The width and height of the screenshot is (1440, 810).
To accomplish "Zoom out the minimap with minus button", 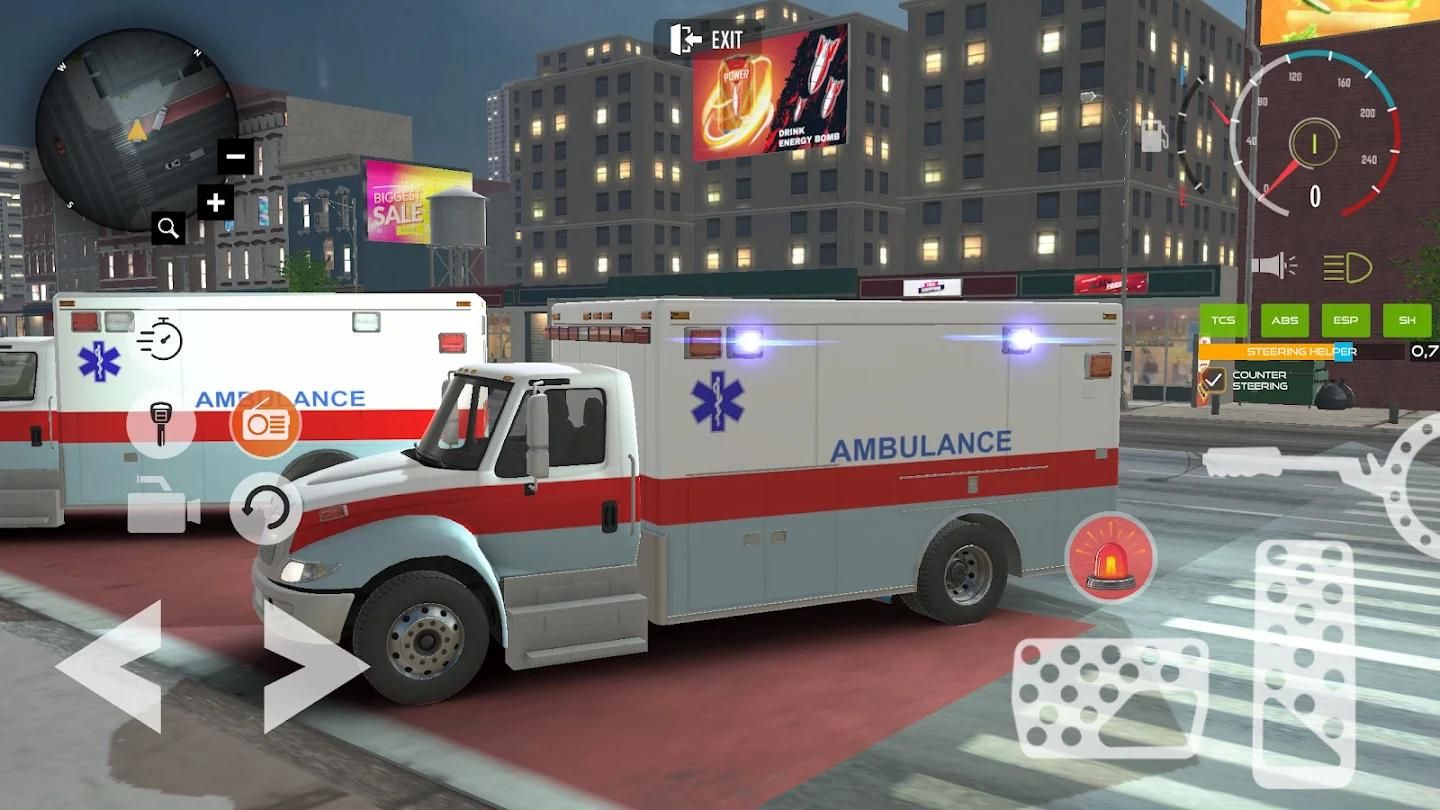I will (236, 156).
